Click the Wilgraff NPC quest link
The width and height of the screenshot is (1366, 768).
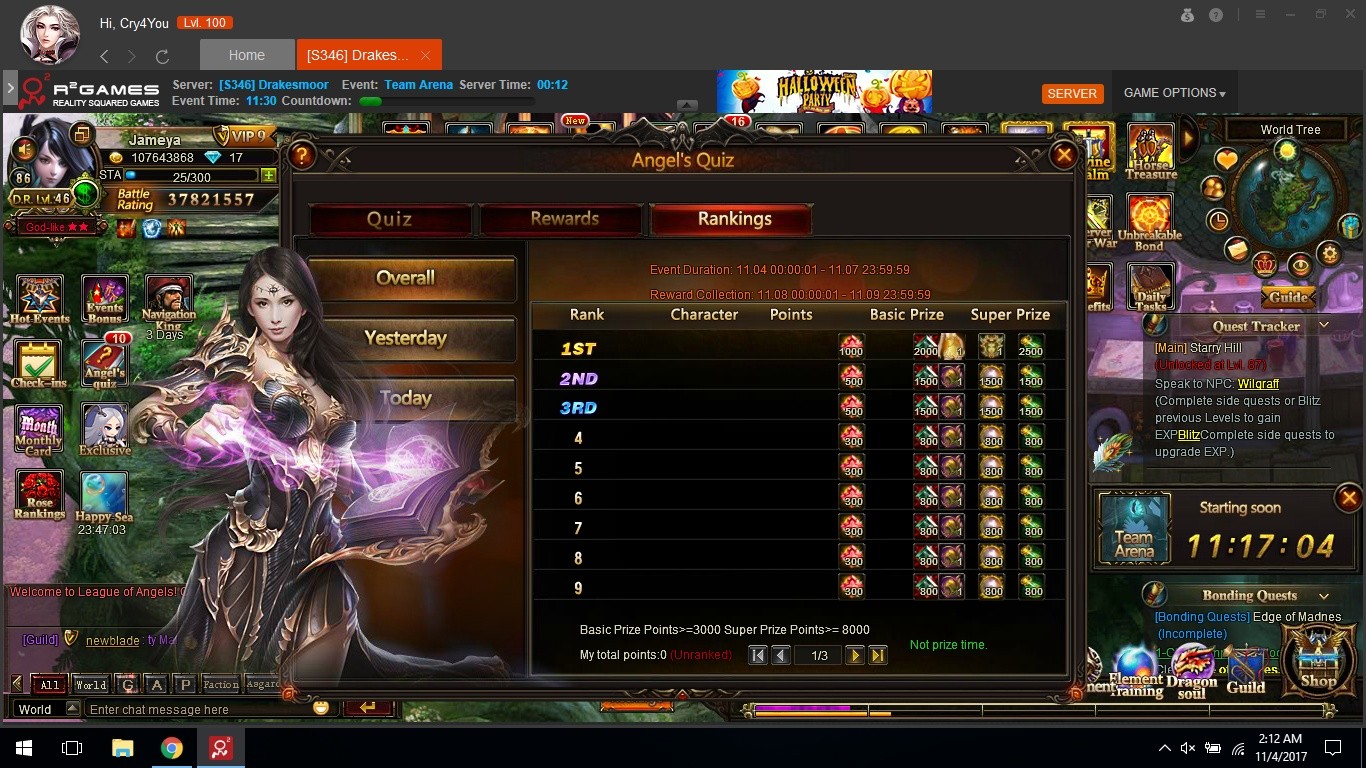(1258, 384)
